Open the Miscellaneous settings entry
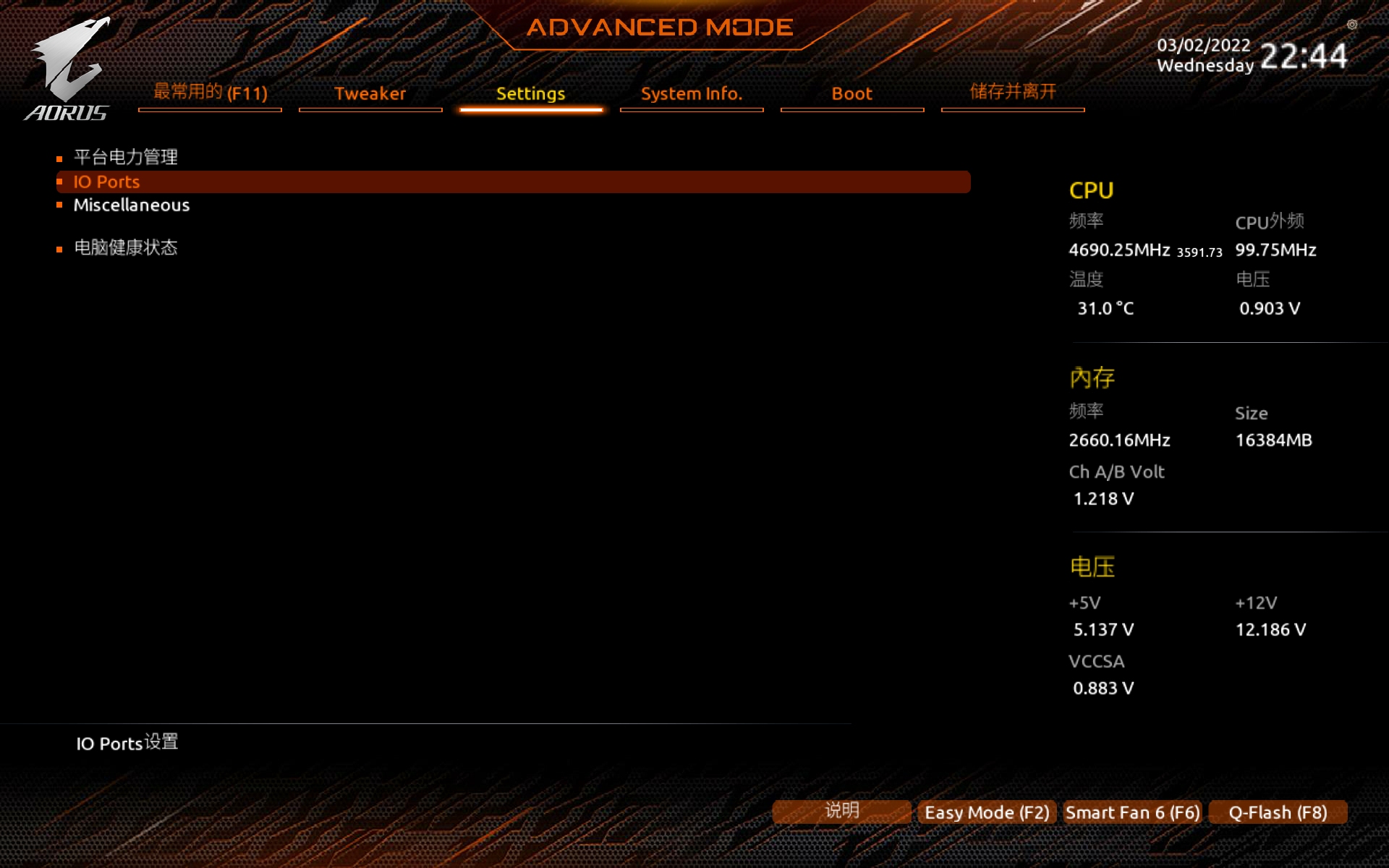 131,205
